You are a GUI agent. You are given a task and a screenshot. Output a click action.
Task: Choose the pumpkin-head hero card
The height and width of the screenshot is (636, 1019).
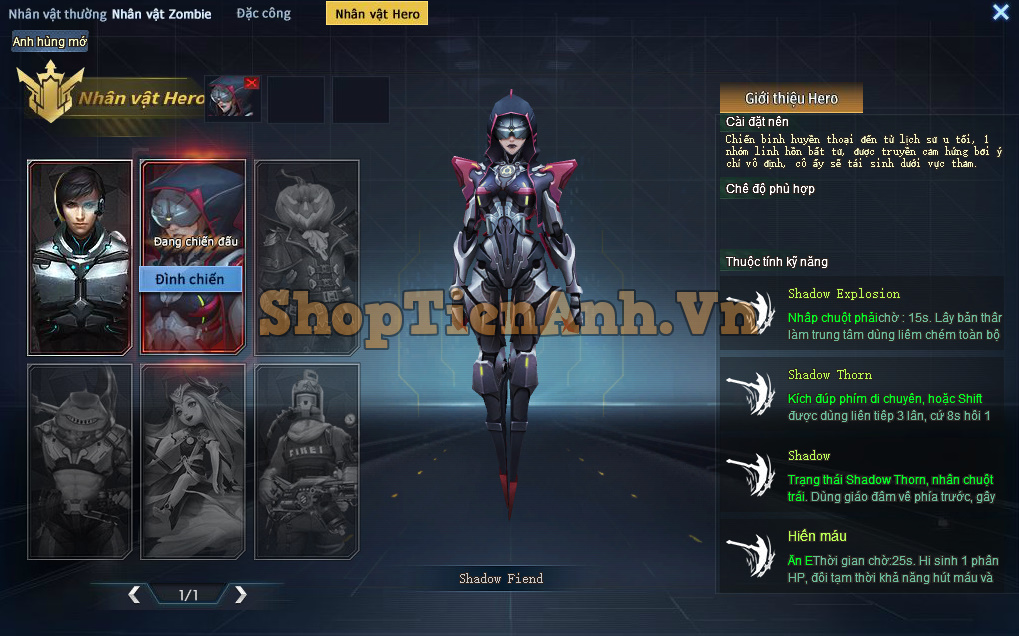[x=307, y=257]
